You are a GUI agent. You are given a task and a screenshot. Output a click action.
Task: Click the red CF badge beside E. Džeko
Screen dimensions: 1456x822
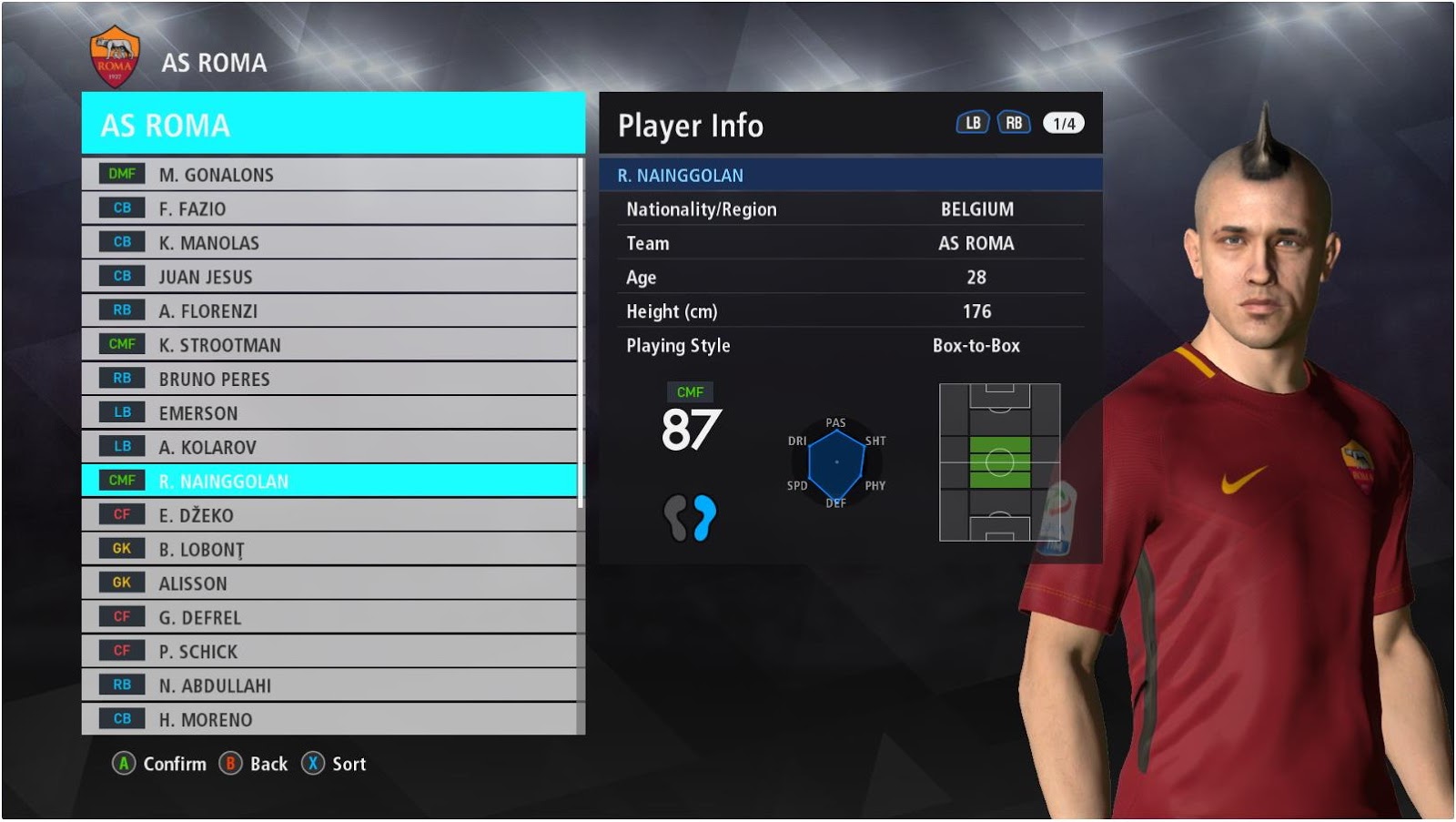120,514
